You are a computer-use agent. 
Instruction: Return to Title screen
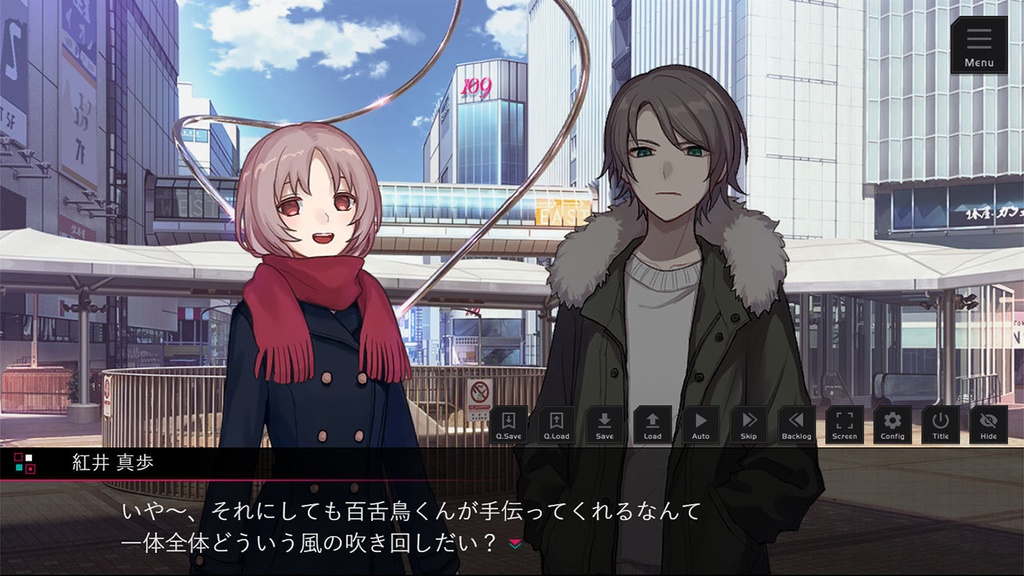940,424
